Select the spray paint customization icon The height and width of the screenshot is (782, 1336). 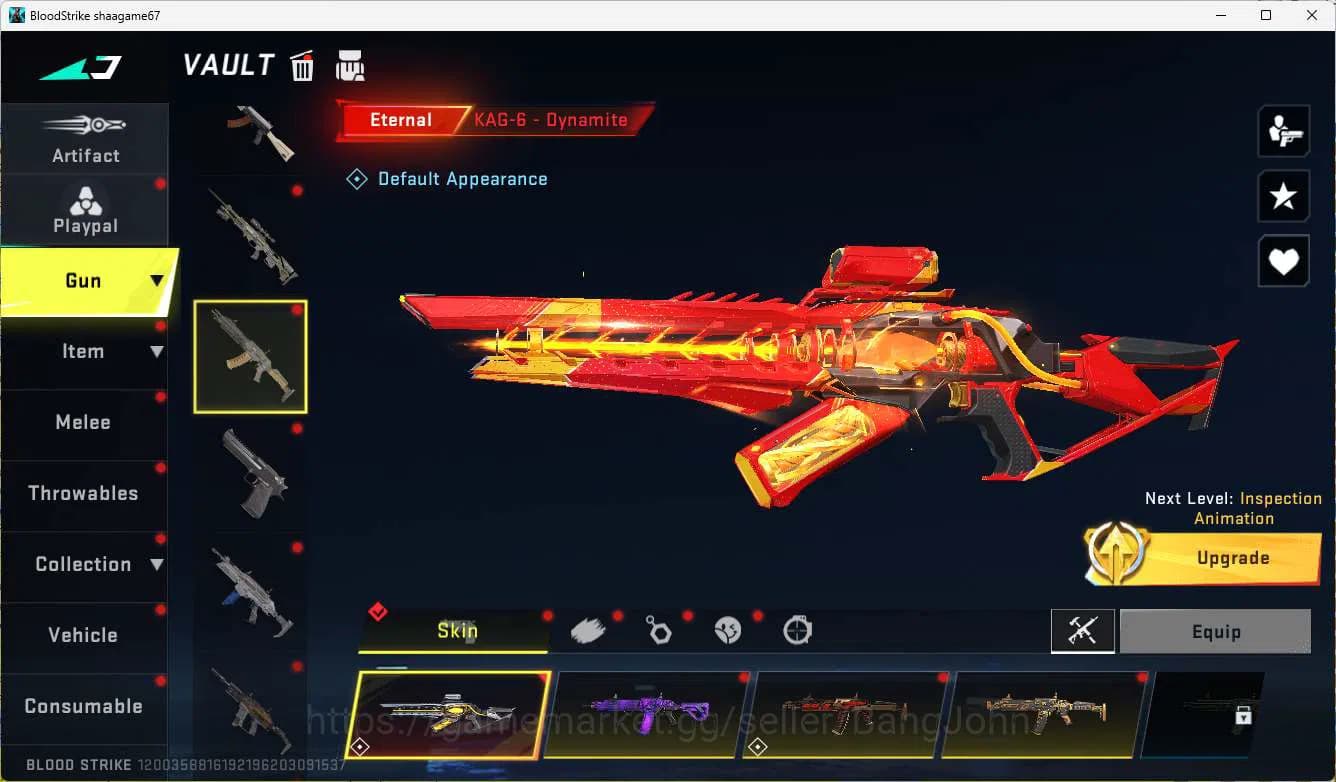[x=588, y=629]
